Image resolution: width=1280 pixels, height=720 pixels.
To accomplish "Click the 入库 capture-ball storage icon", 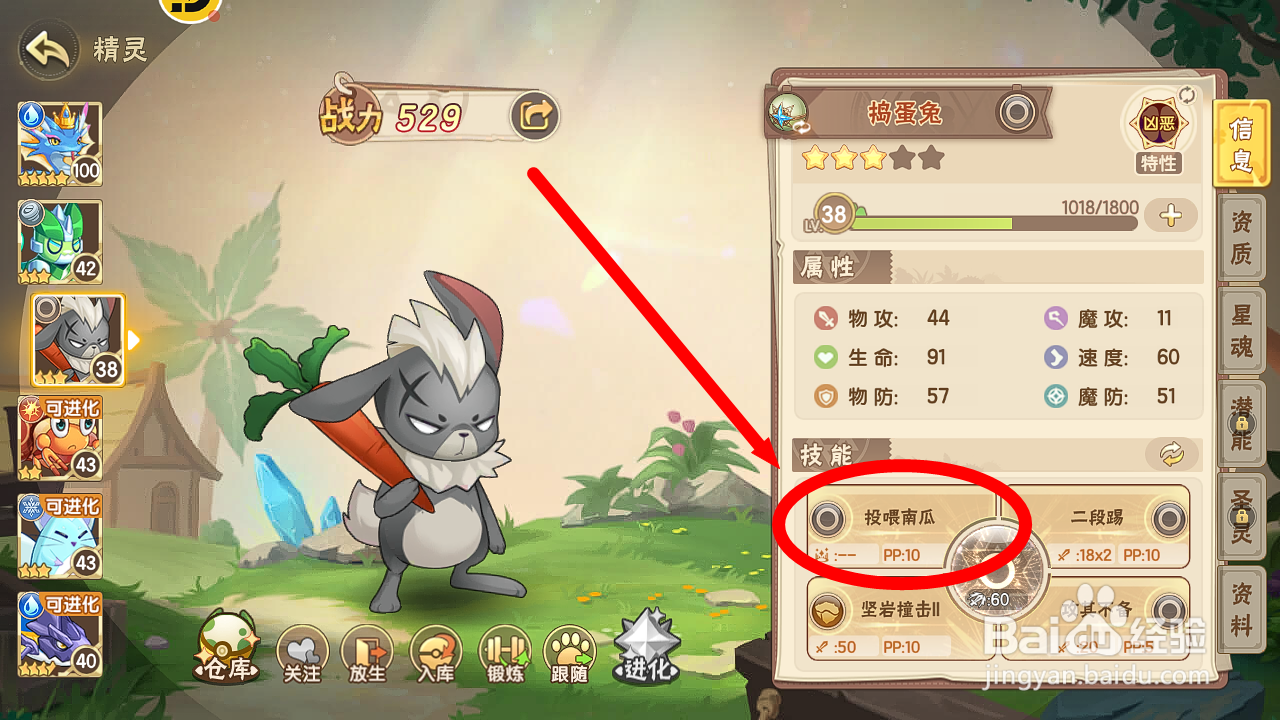I will pyautogui.click(x=436, y=652).
